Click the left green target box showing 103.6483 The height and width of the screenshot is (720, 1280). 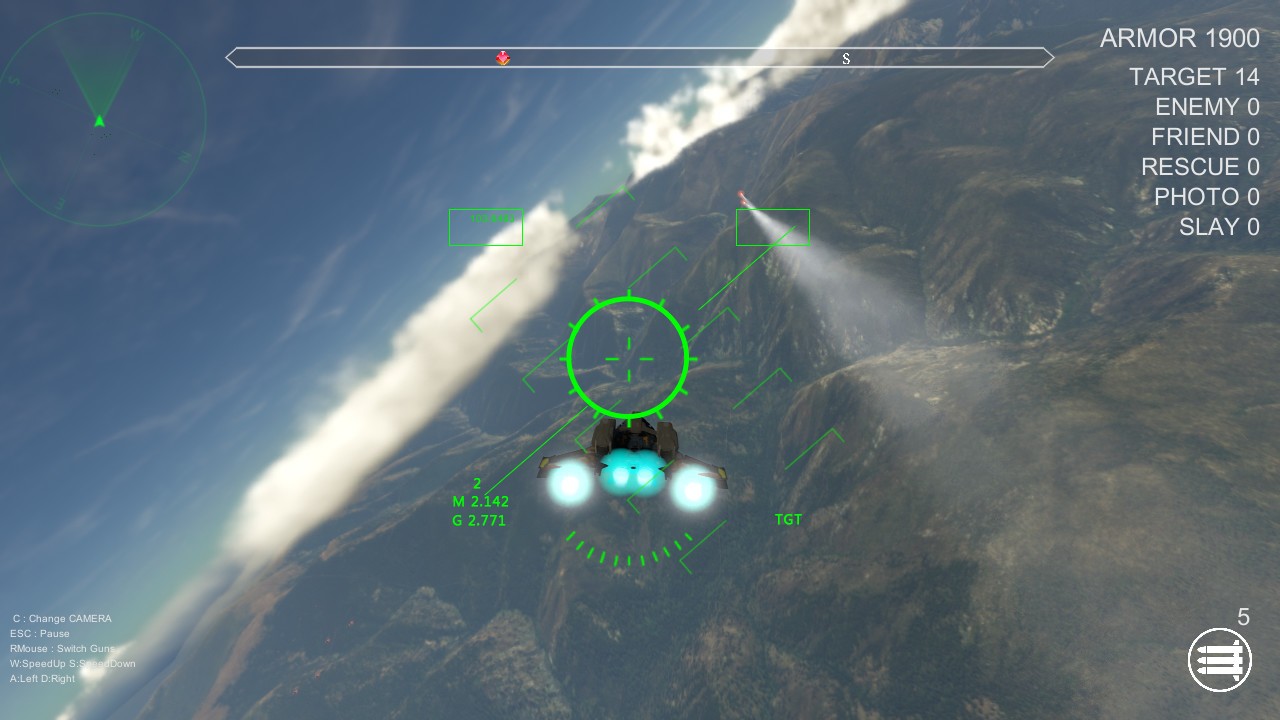coord(485,227)
